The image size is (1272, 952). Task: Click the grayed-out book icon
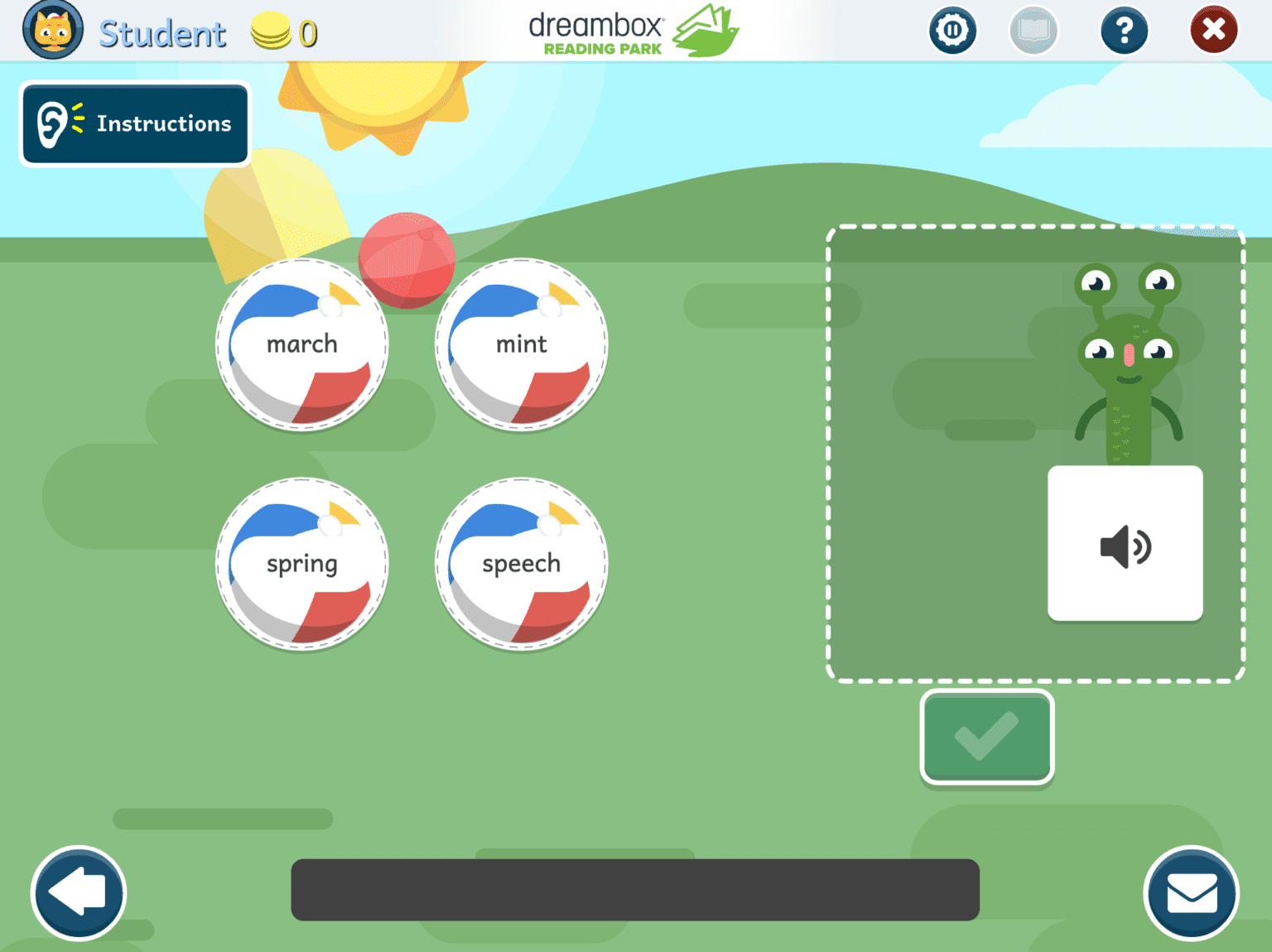(x=1033, y=30)
